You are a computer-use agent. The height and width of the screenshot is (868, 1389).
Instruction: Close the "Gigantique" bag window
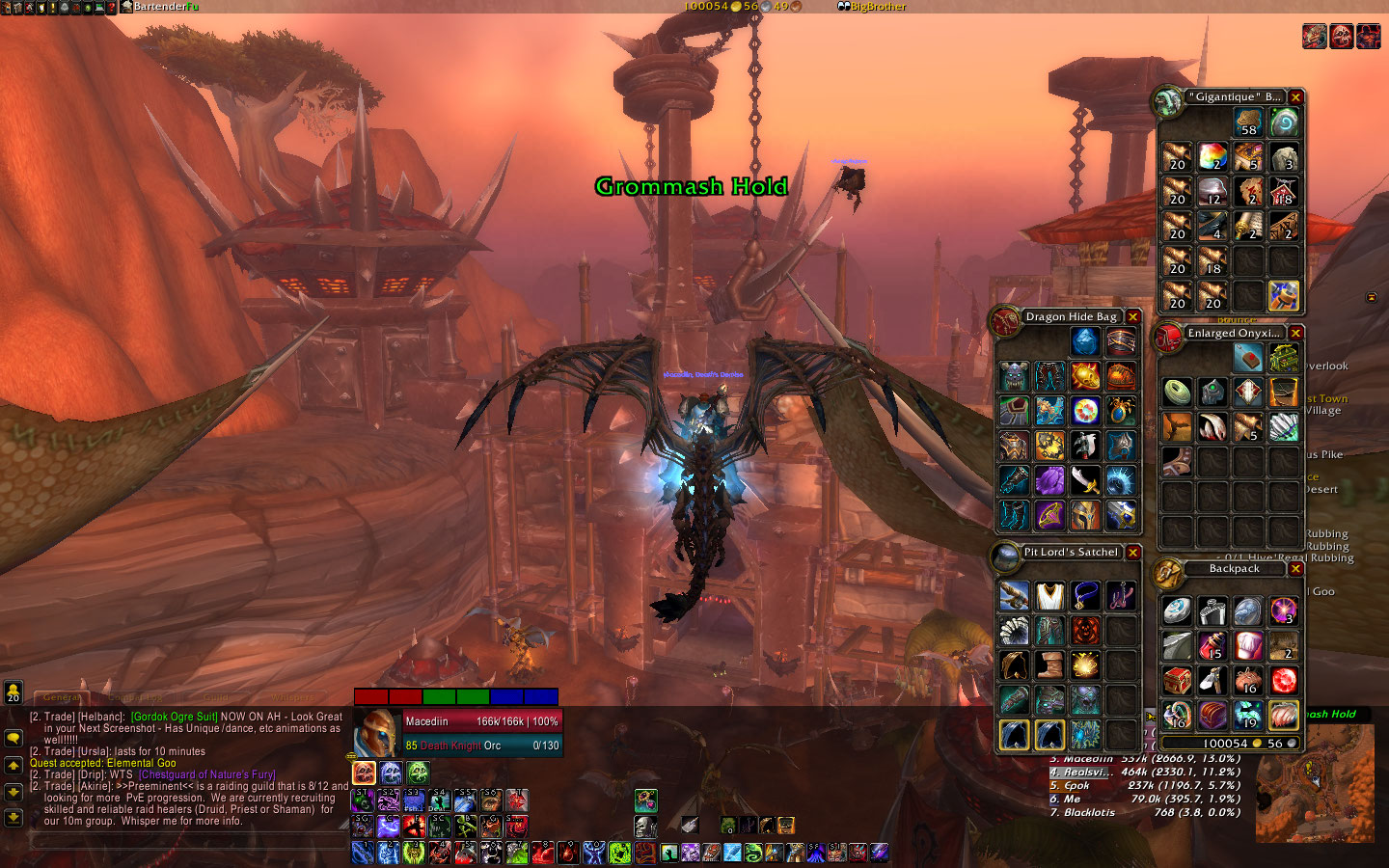(1296, 97)
